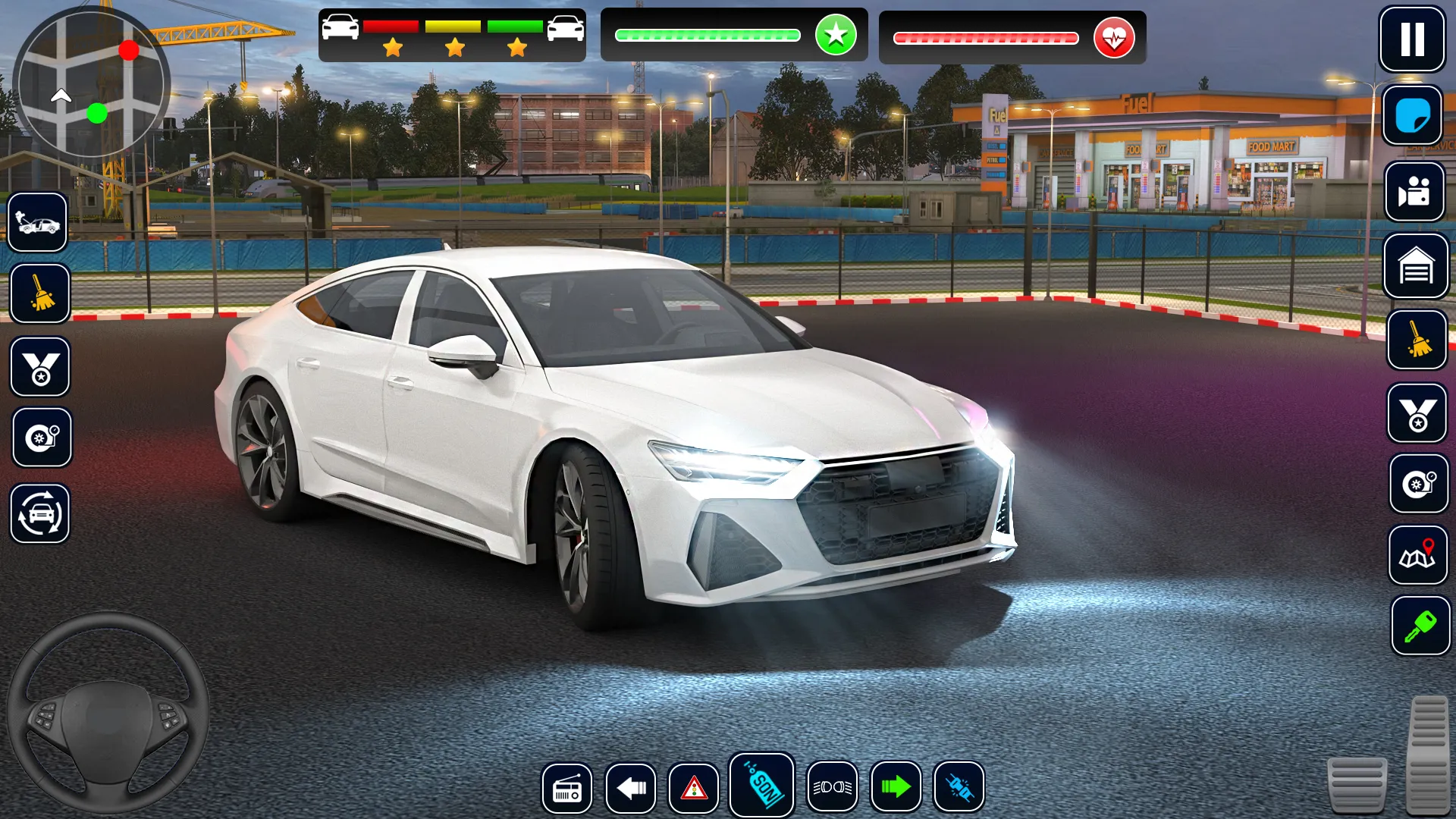1456x819 pixels.
Task: Activate the green right turn signal
Action: click(x=896, y=787)
